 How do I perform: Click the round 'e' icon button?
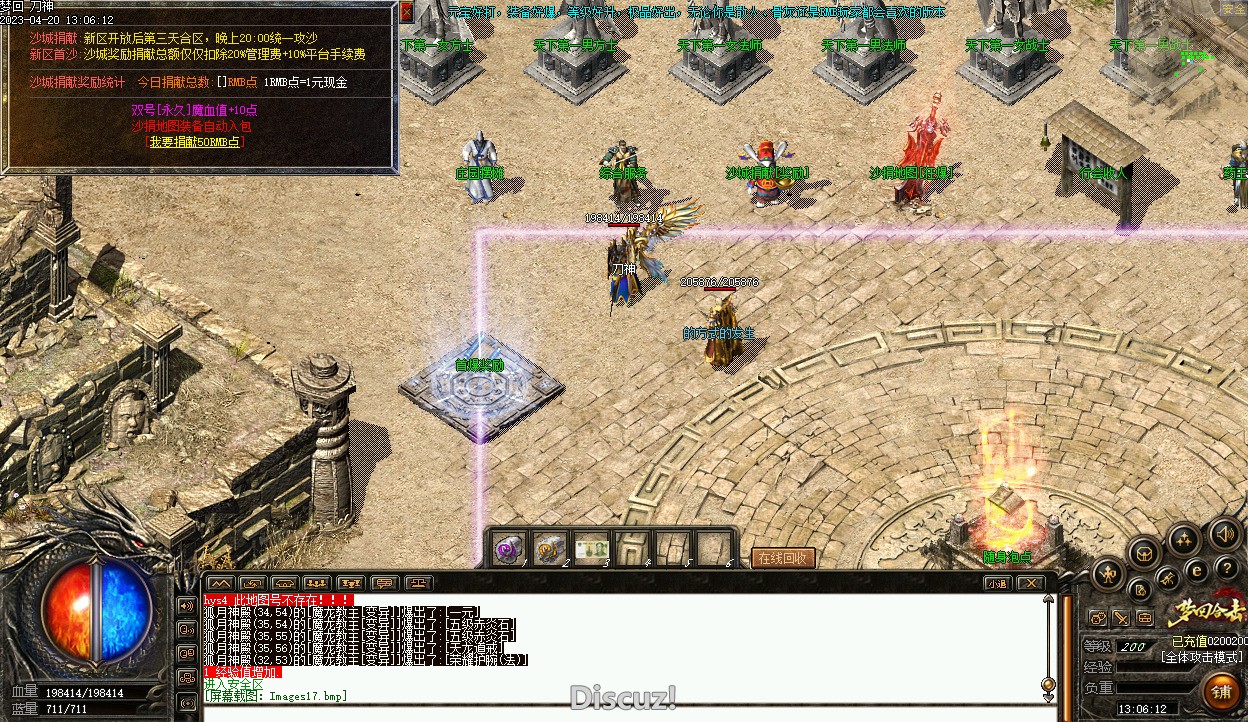pos(1196,570)
